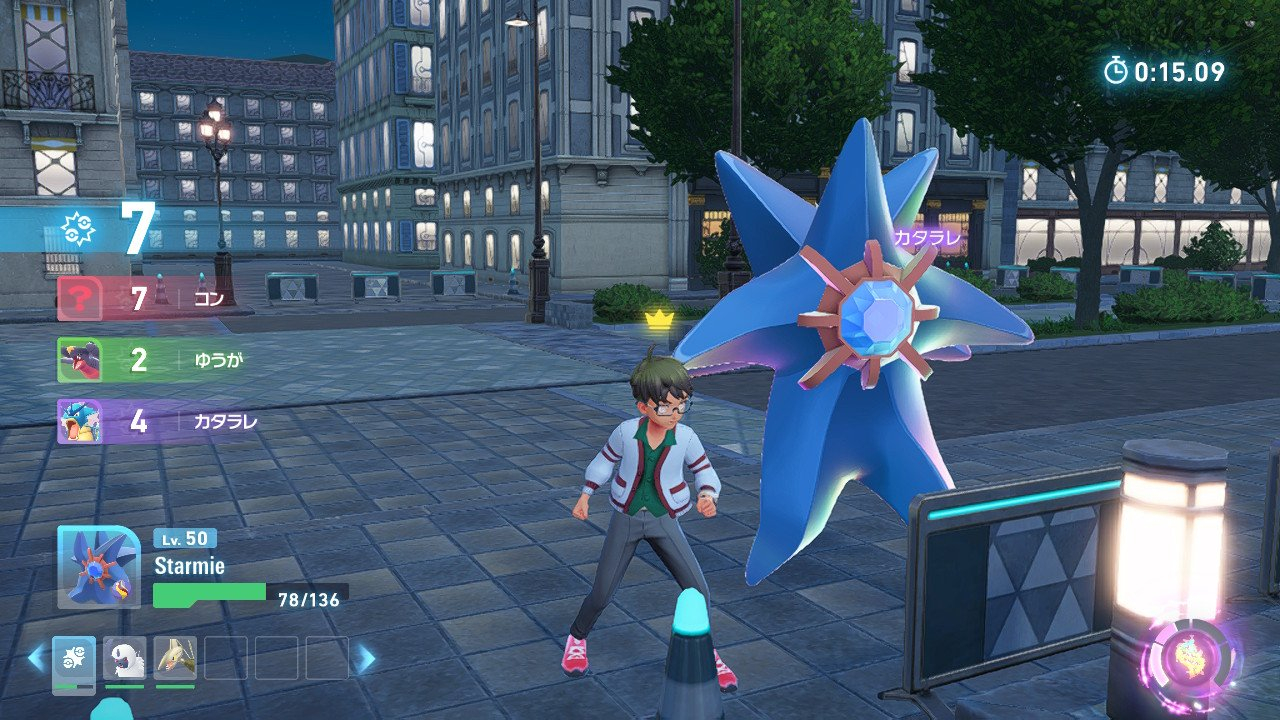
Task: Select the first party slot with Poké Ball icon
Action: tap(74, 658)
